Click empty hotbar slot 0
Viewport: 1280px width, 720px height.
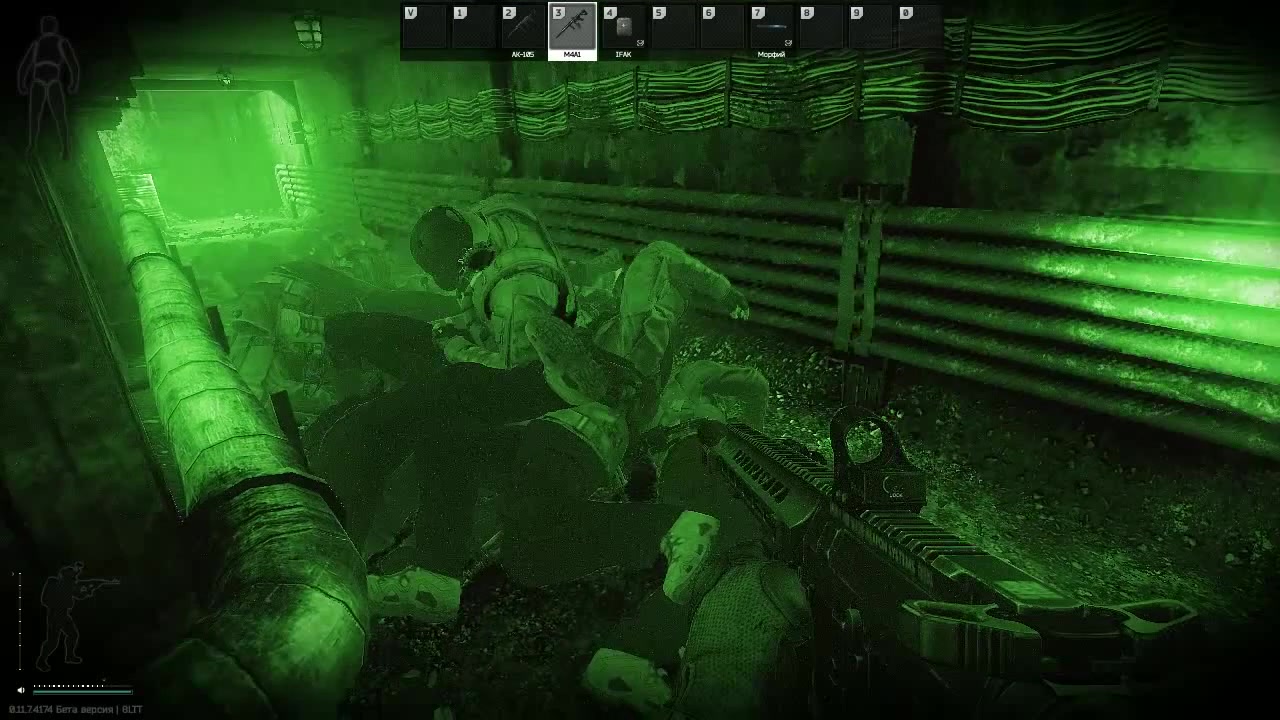(919, 25)
